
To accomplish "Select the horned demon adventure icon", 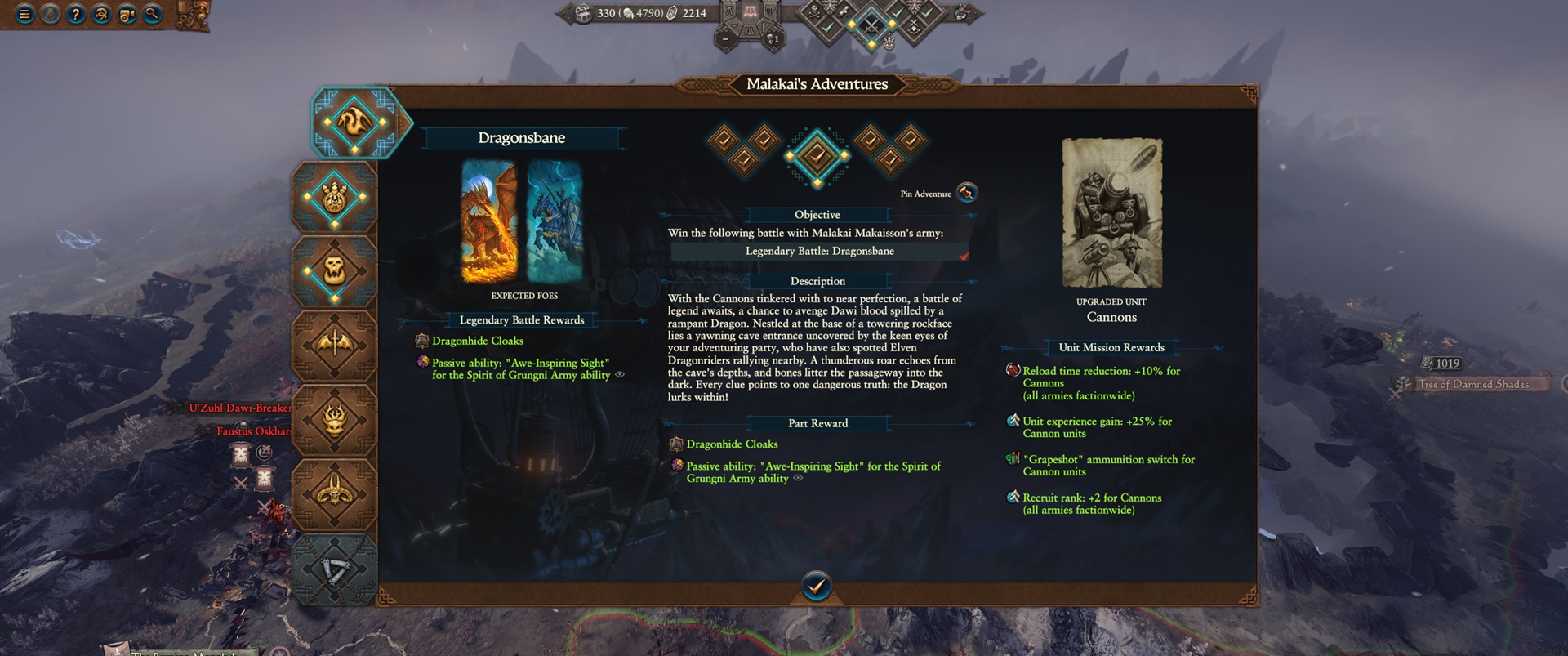I will 336,490.
